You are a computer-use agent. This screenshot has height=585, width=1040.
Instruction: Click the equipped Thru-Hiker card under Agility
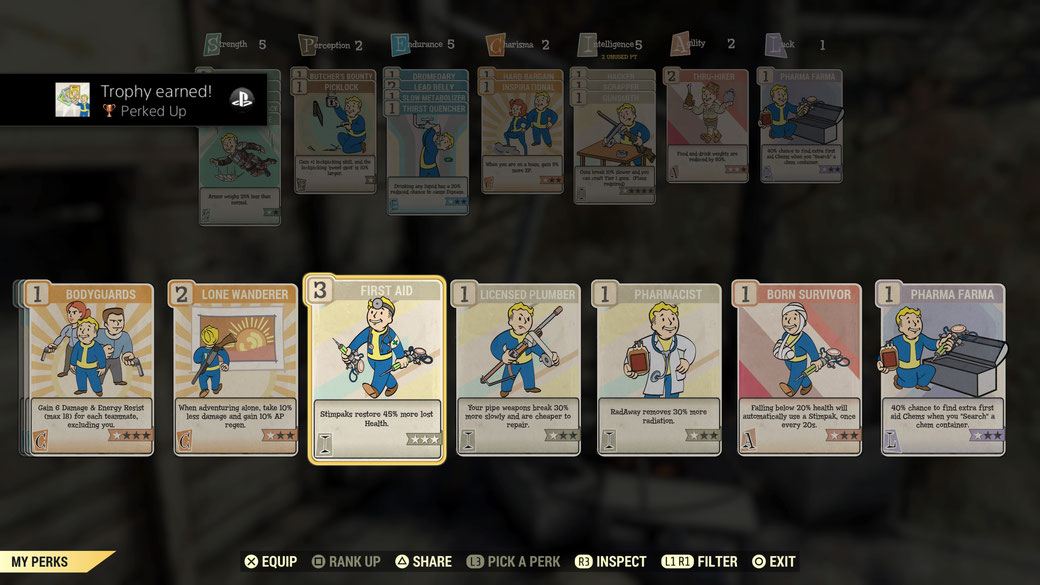(706, 125)
